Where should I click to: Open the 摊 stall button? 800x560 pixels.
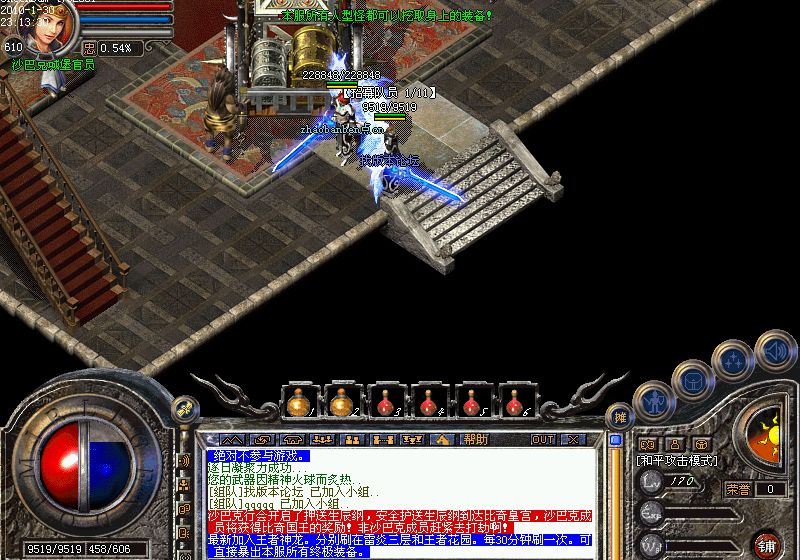pos(620,417)
